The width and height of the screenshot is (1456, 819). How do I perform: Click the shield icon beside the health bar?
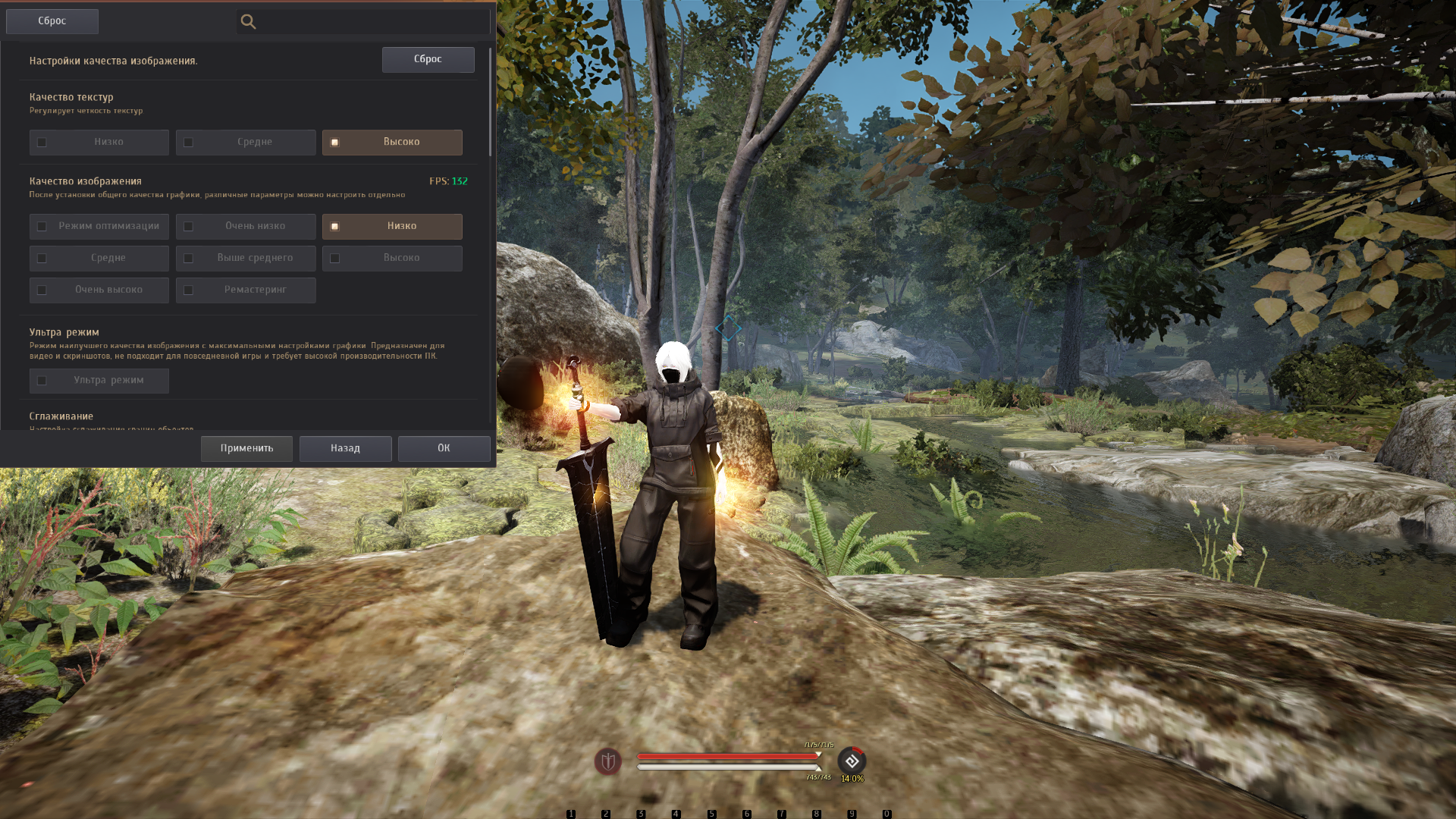tap(607, 761)
